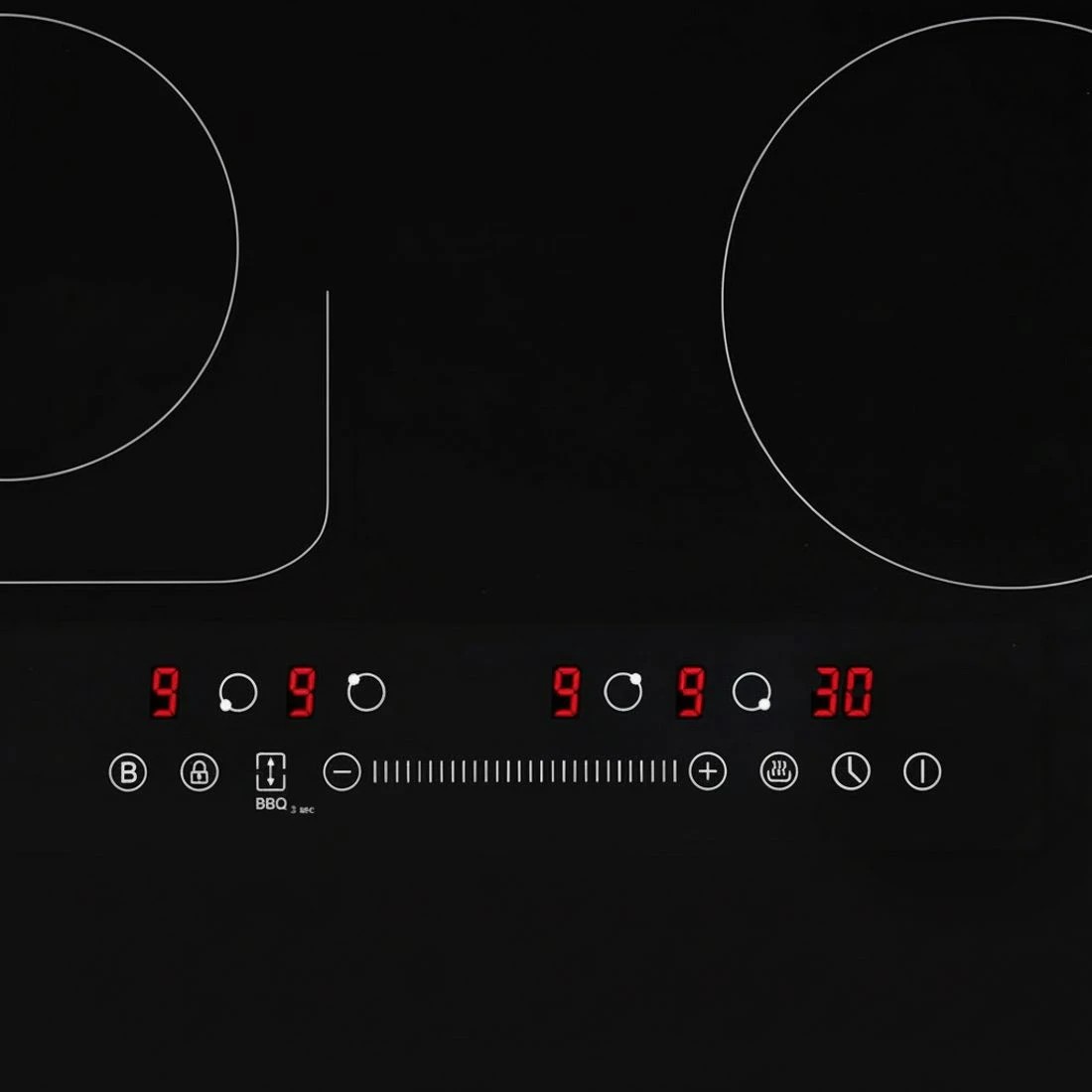This screenshot has height=1092, width=1092.
Task: Select the zone circle with top-left dot
Action: pos(366,692)
